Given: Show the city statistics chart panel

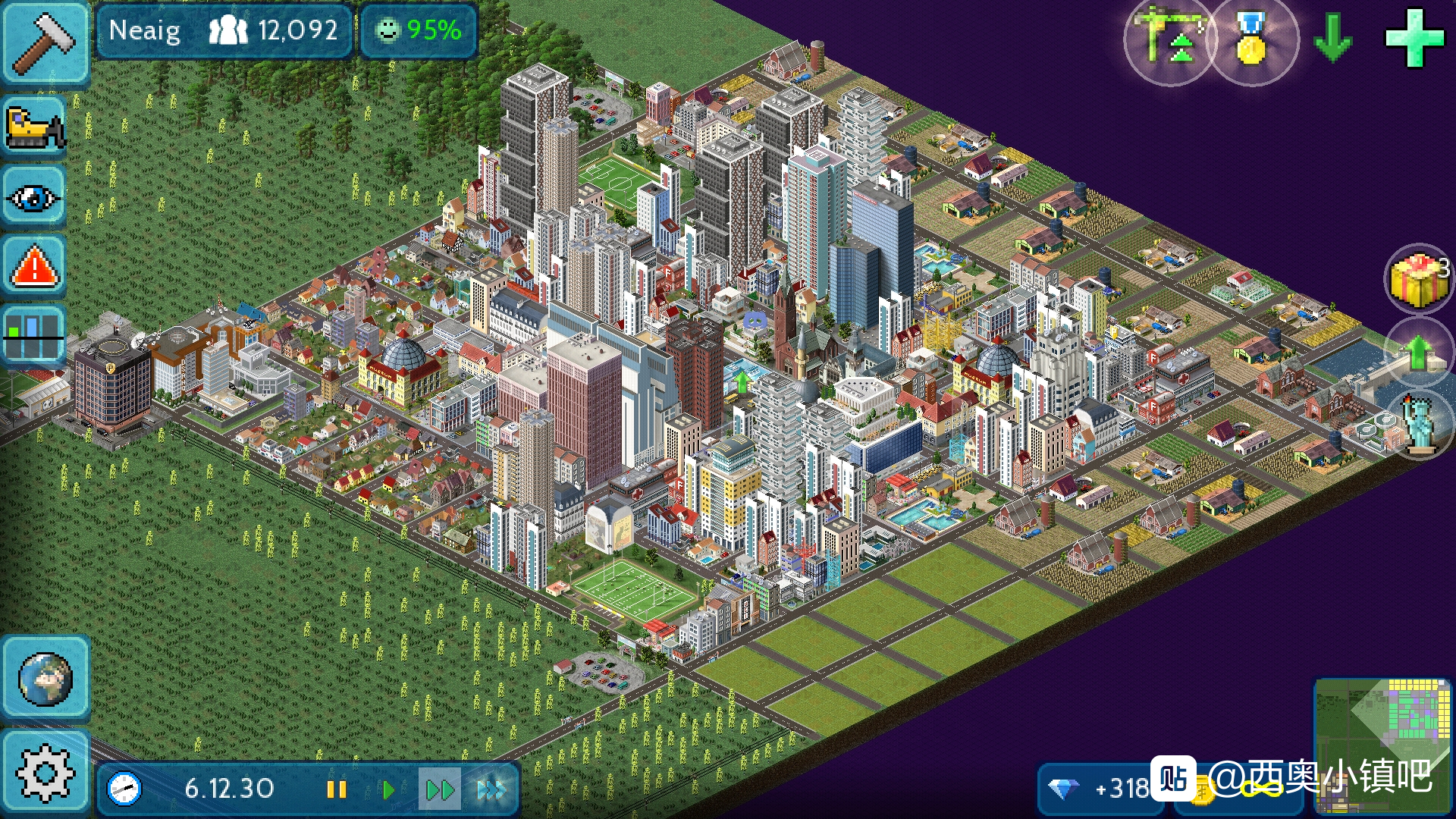Looking at the screenshot, I should 34,336.
